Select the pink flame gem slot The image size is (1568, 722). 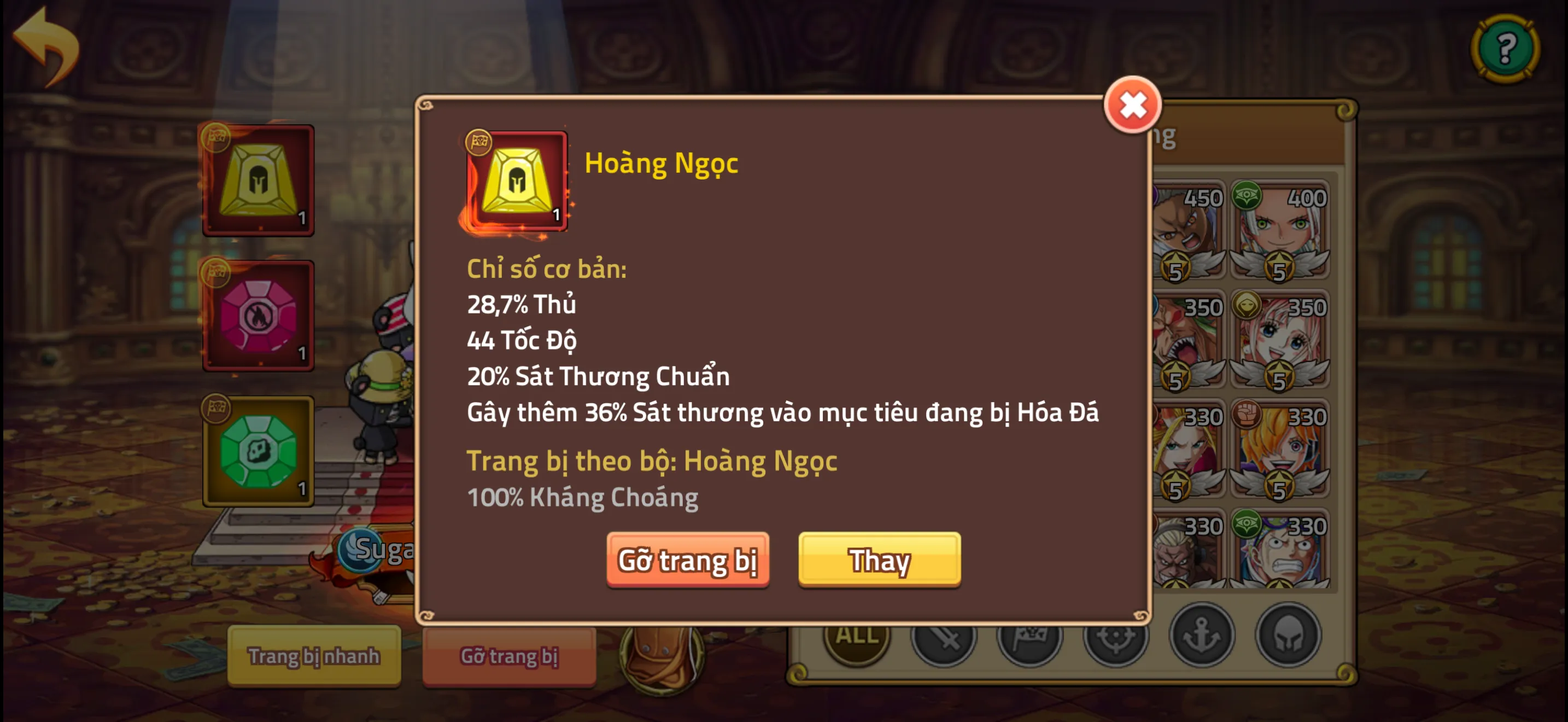(x=259, y=316)
